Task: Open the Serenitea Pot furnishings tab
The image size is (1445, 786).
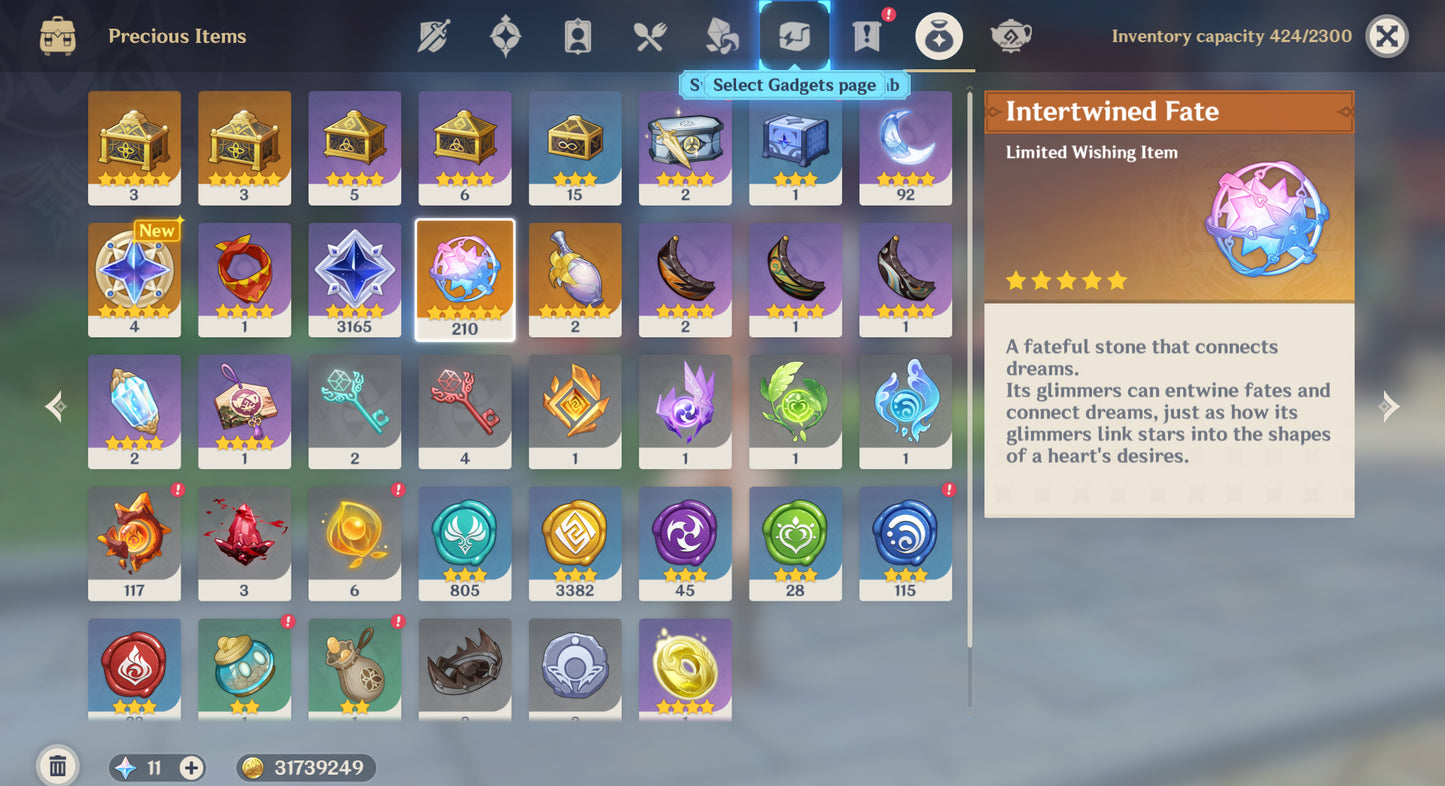Action: (1010, 35)
